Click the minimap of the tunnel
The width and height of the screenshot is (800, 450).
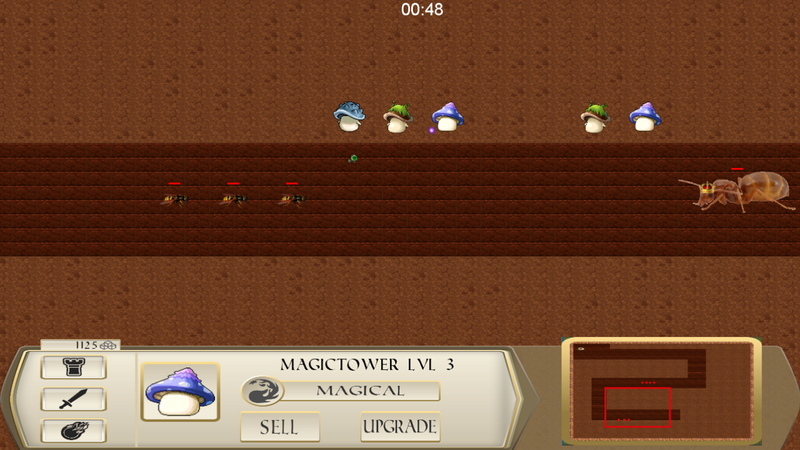(x=661, y=391)
